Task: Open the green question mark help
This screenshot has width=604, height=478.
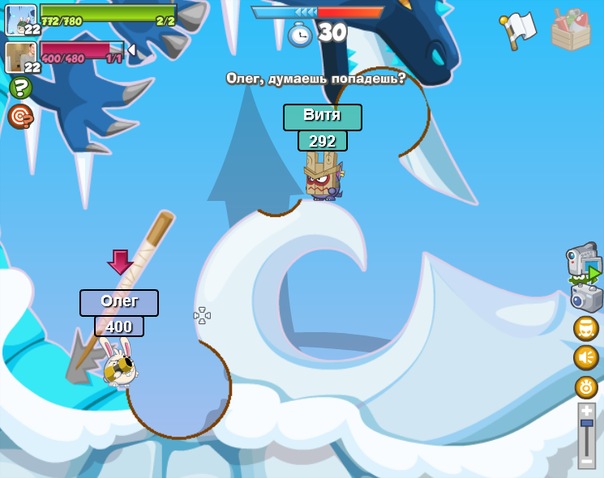Action: click(x=20, y=88)
